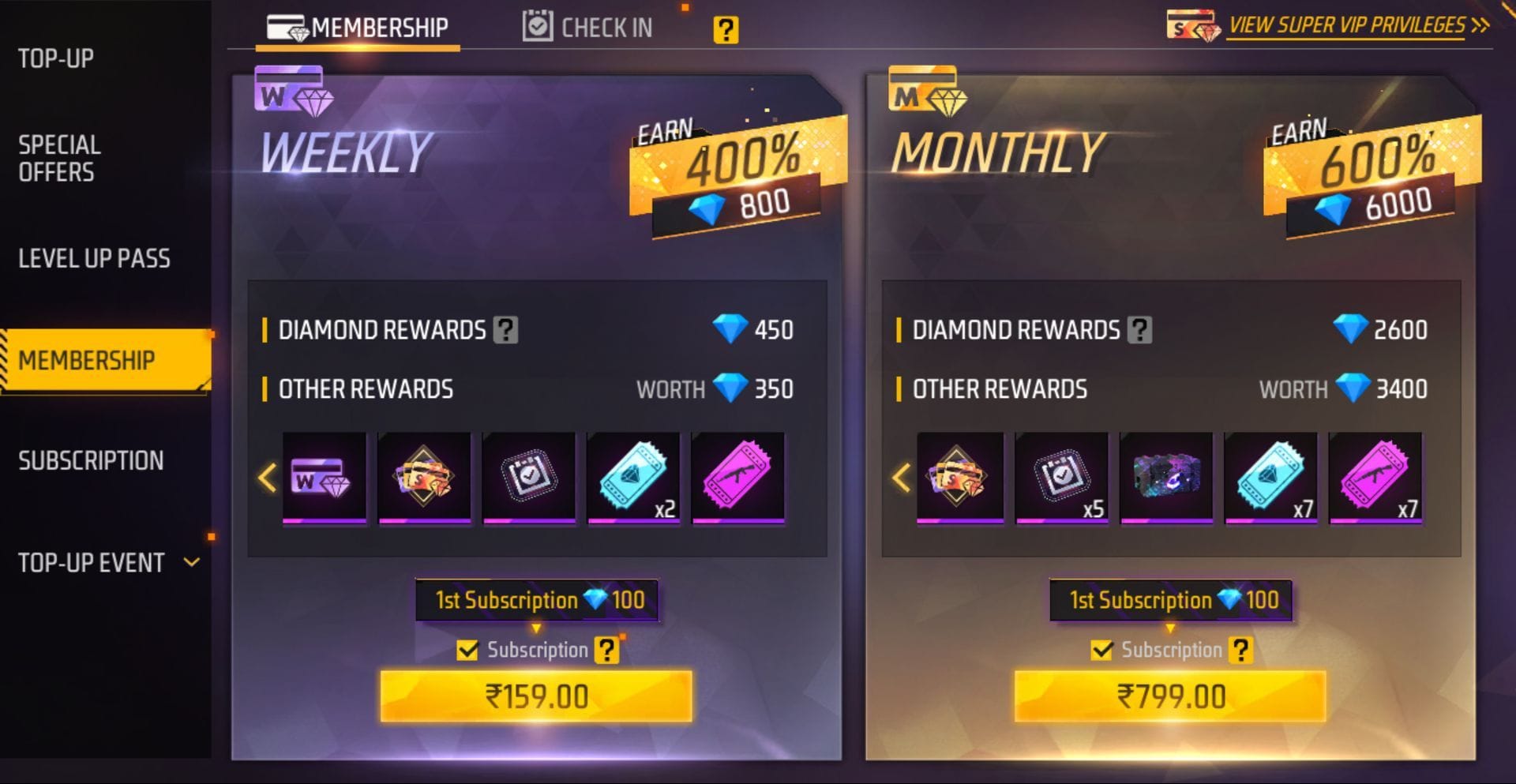Image resolution: width=1516 pixels, height=784 pixels.
Task: Select Subscription in the left sidebar
Action: tap(89, 460)
